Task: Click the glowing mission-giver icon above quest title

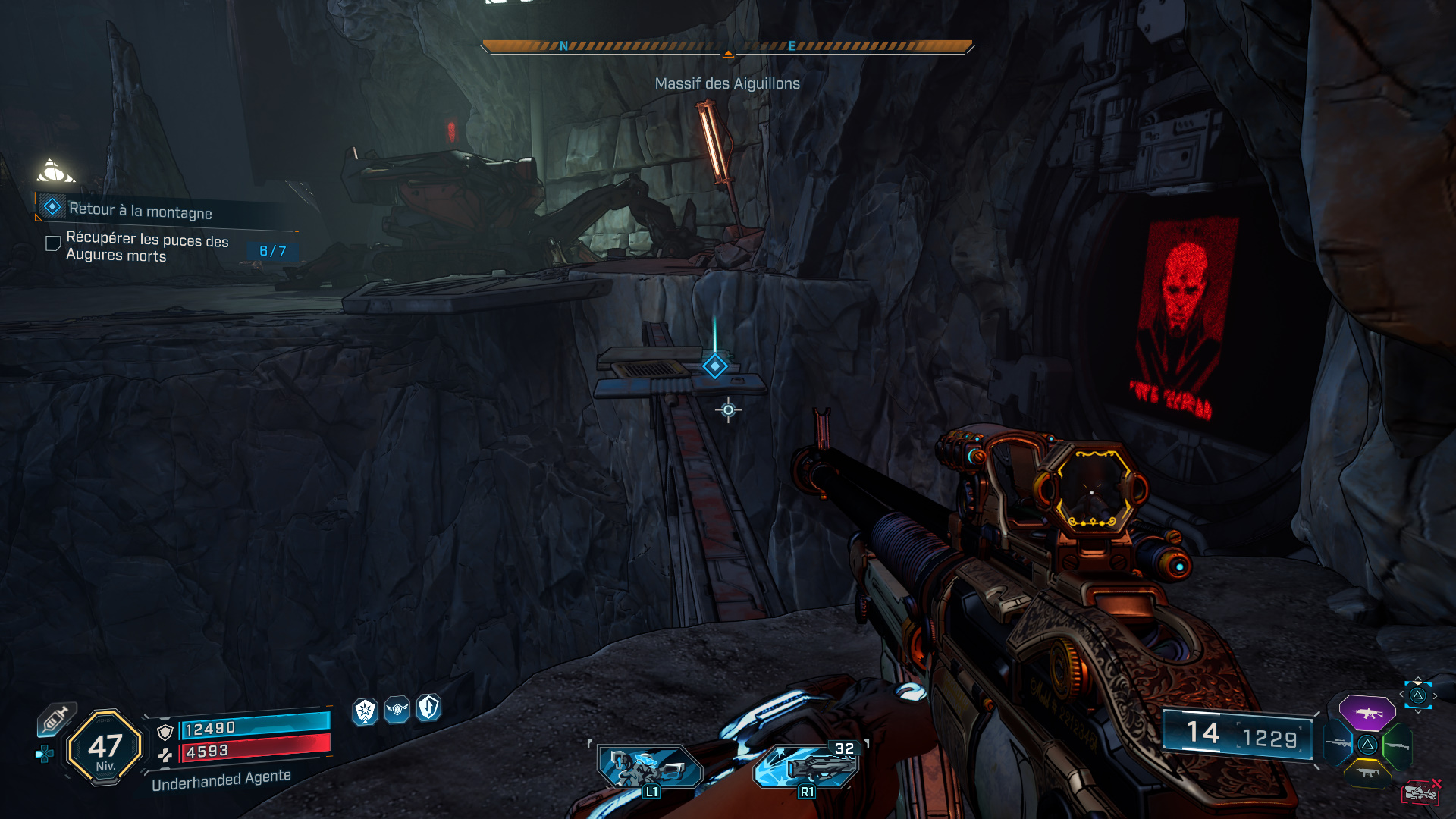Action: coord(55,171)
